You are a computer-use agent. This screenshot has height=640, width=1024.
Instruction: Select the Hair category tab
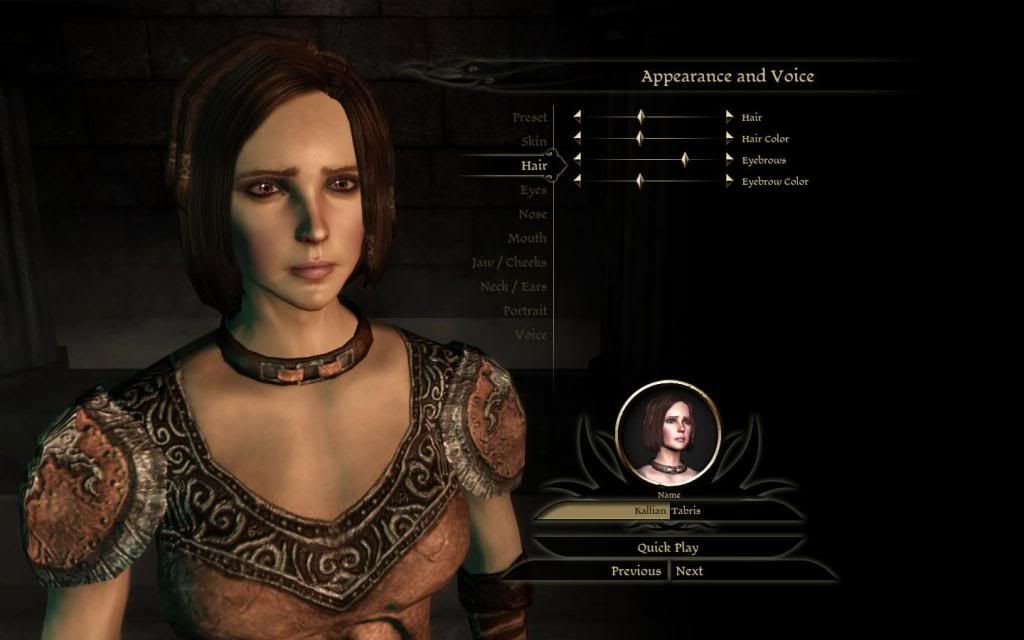coord(533,166)
